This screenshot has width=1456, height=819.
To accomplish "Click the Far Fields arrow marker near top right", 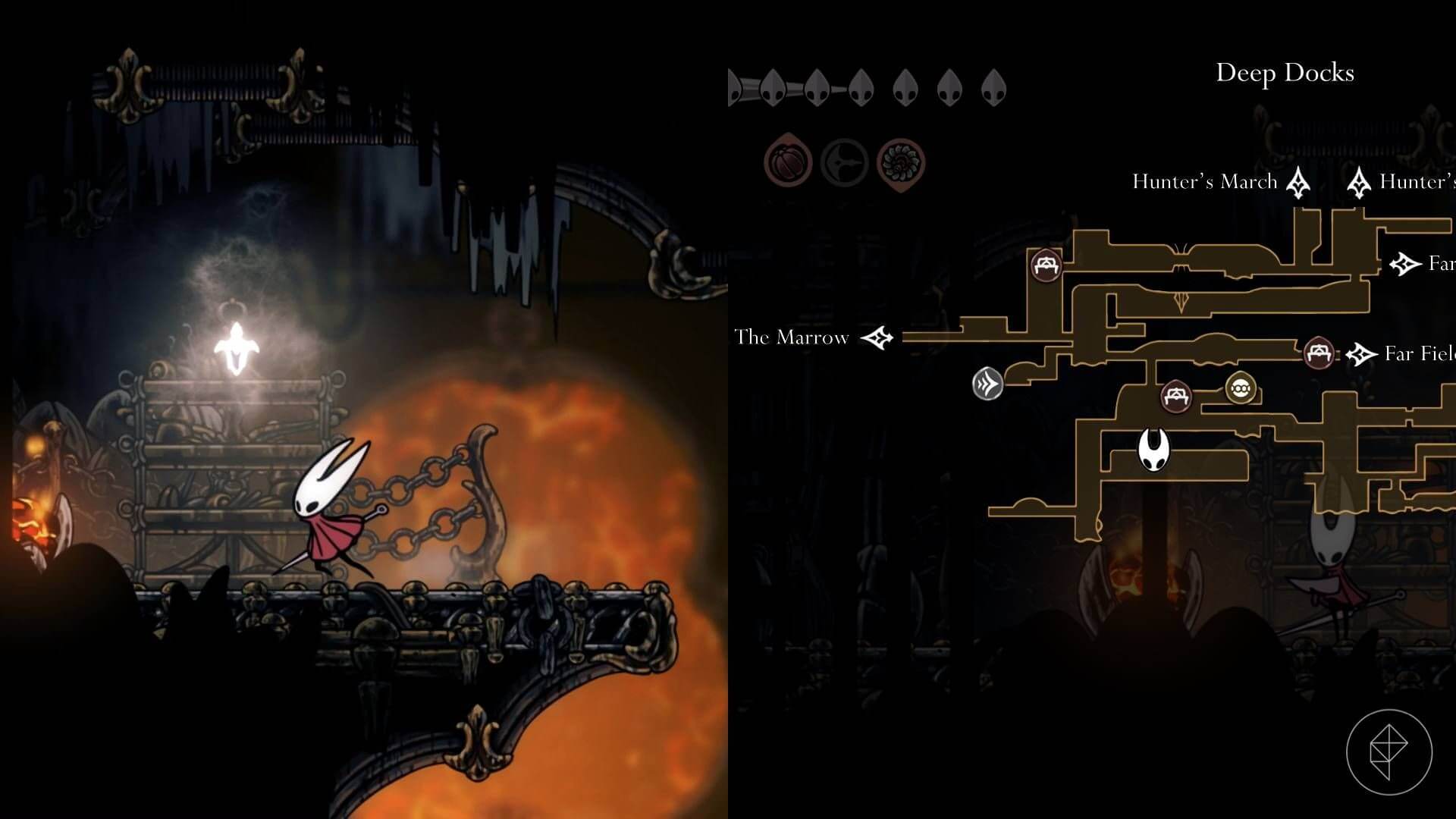I will 1404,263.
